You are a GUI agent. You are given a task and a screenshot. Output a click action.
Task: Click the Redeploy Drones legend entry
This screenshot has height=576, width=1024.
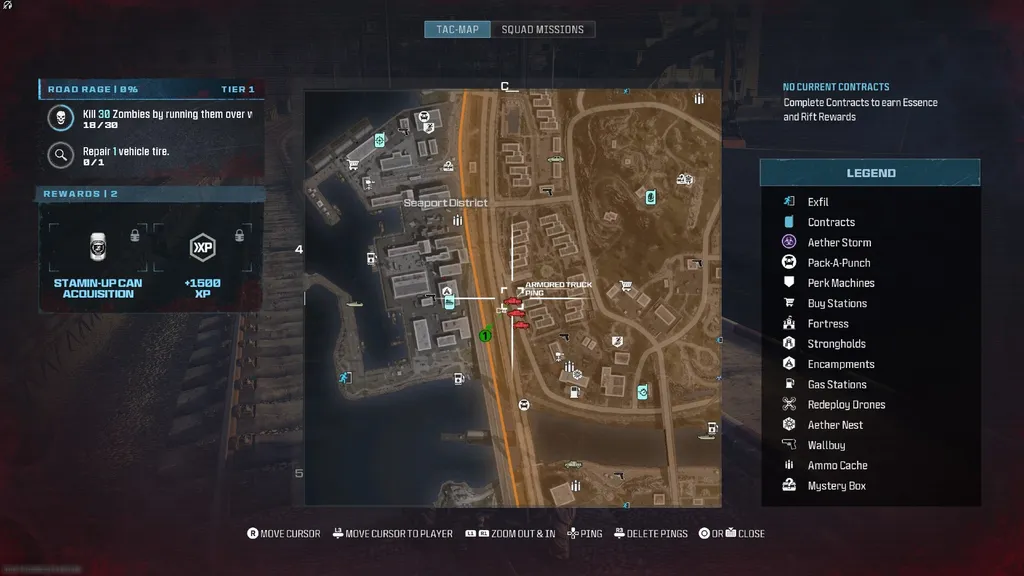coord(846,405)
